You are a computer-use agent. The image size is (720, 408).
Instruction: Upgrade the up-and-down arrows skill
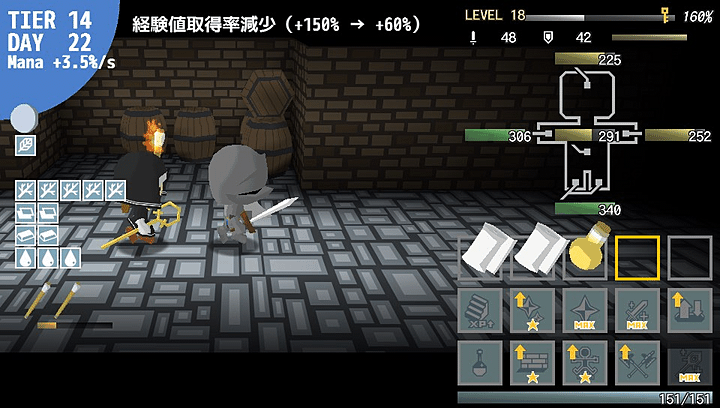tap(690, 310)
